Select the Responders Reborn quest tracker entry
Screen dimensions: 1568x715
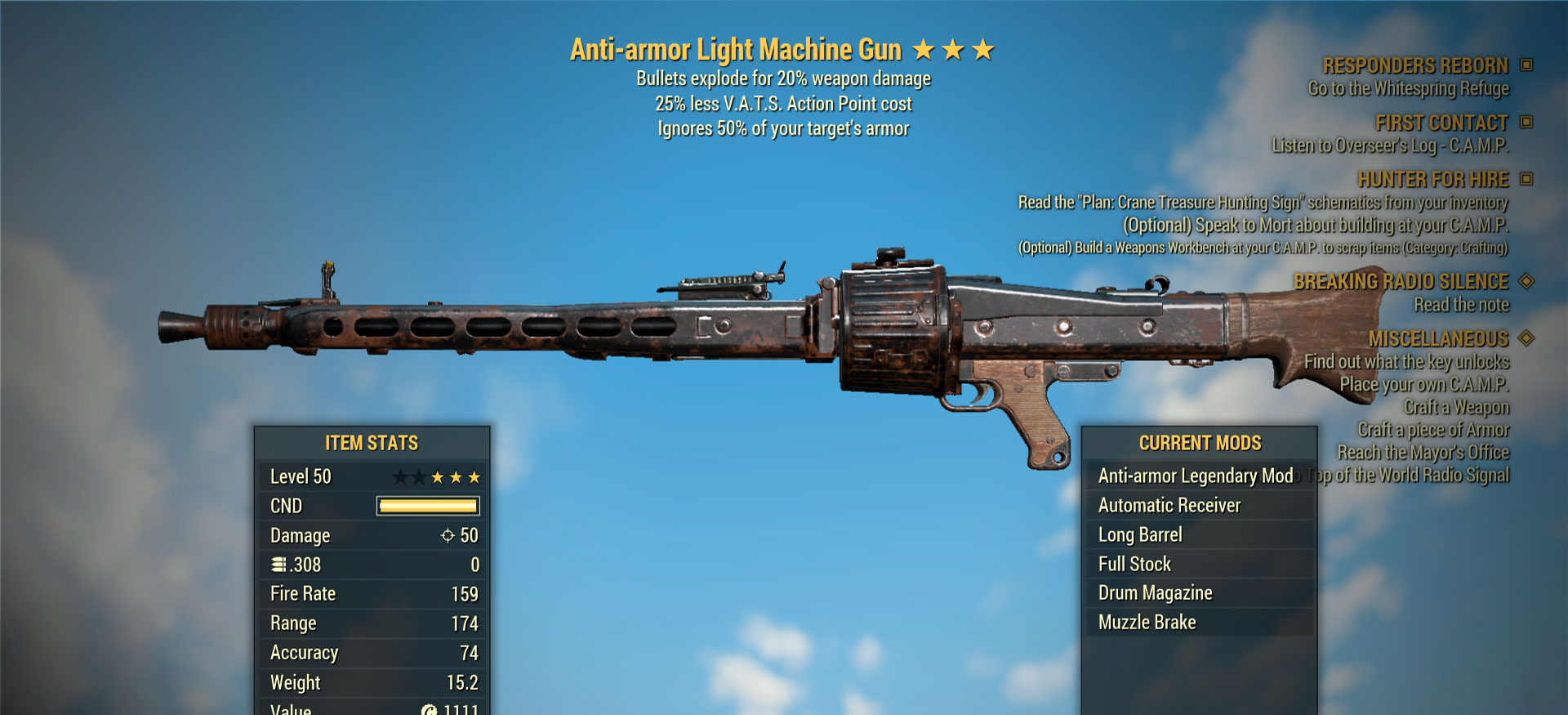[1414, 65]
